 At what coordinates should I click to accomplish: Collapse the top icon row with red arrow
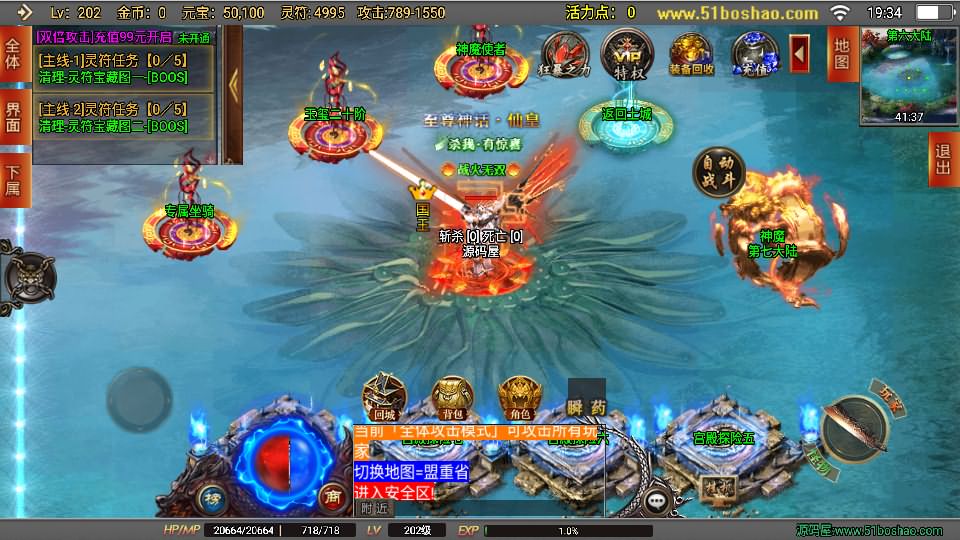(800, 53)
